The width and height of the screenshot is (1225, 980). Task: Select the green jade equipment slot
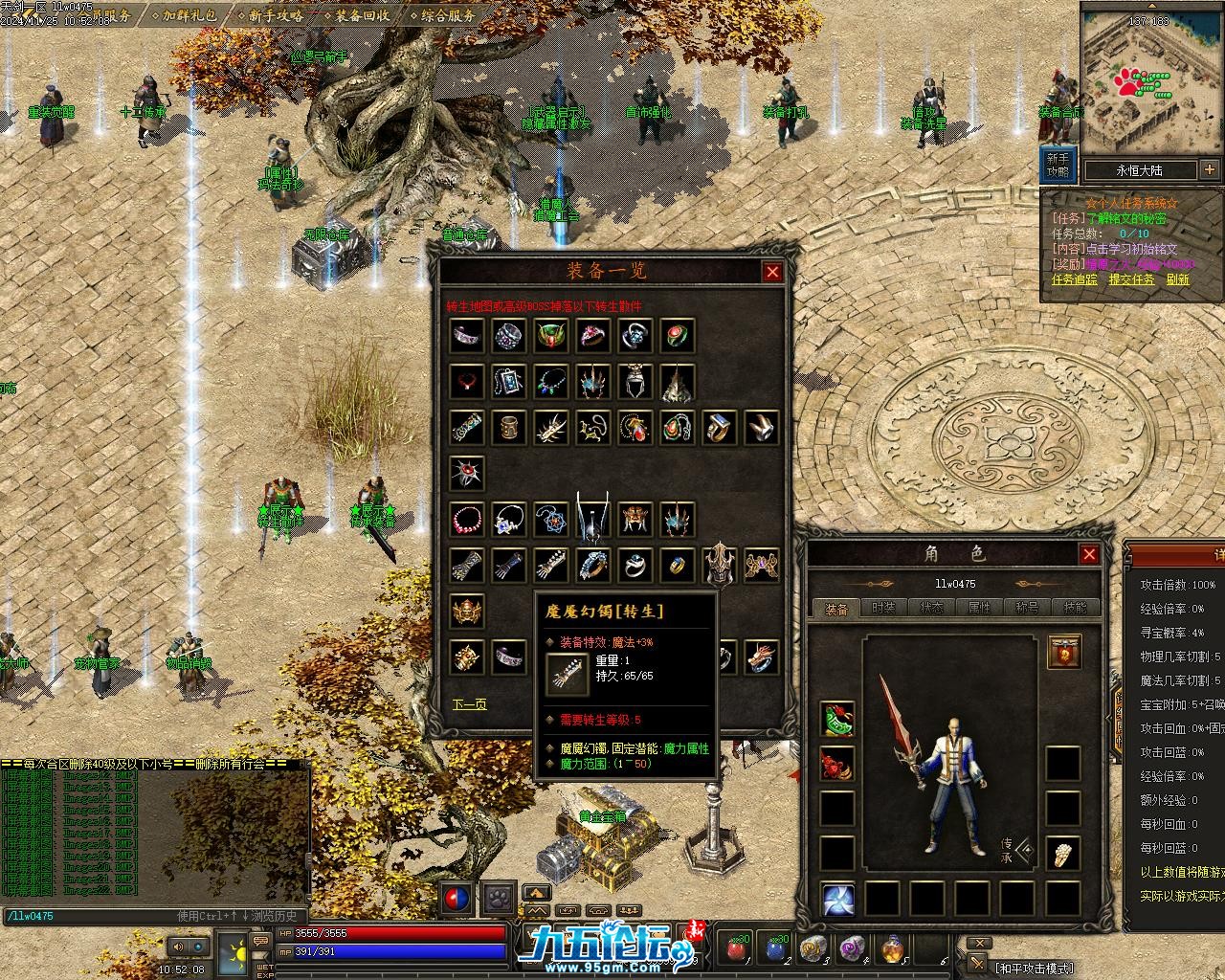(x=836, y=718)
